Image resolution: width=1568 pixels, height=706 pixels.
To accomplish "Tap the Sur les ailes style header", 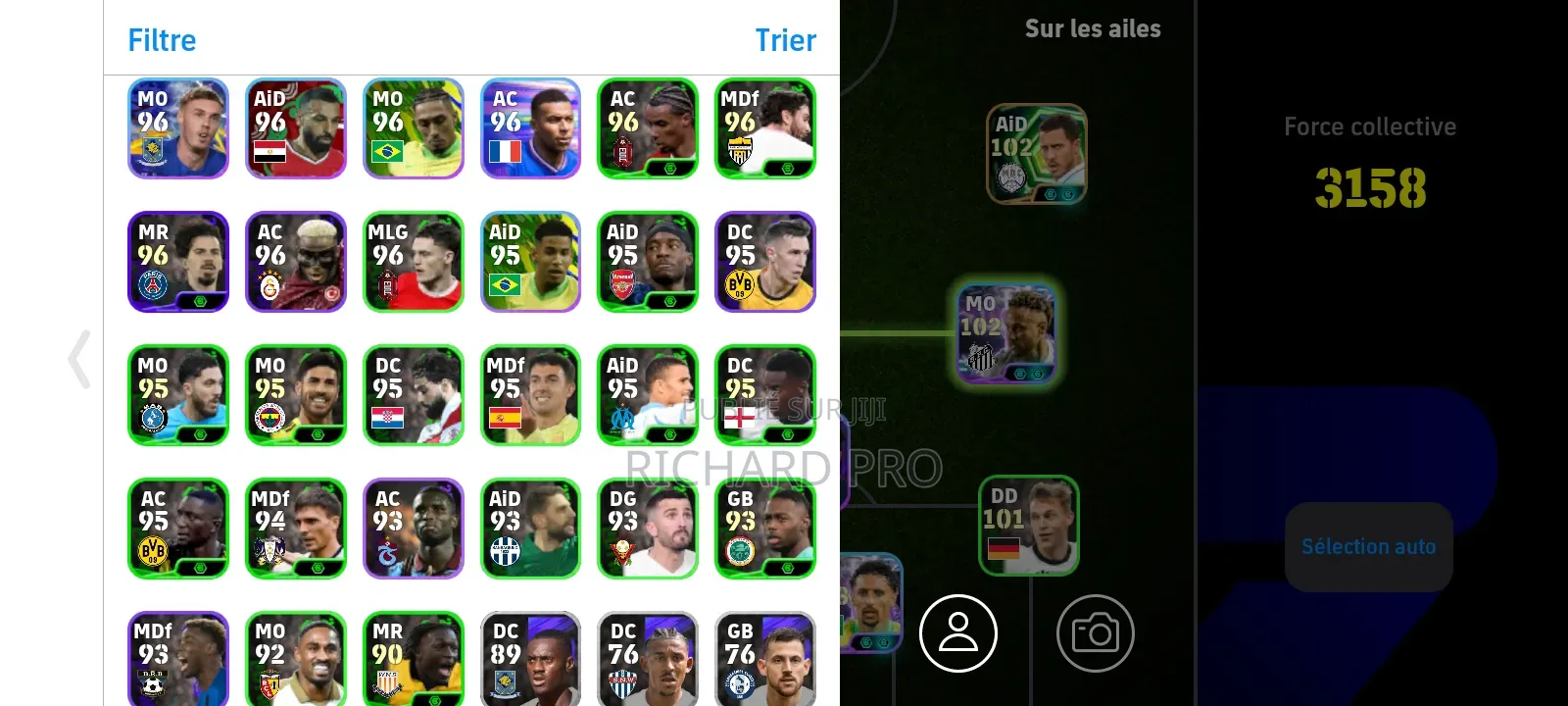I will point(1092,28).
